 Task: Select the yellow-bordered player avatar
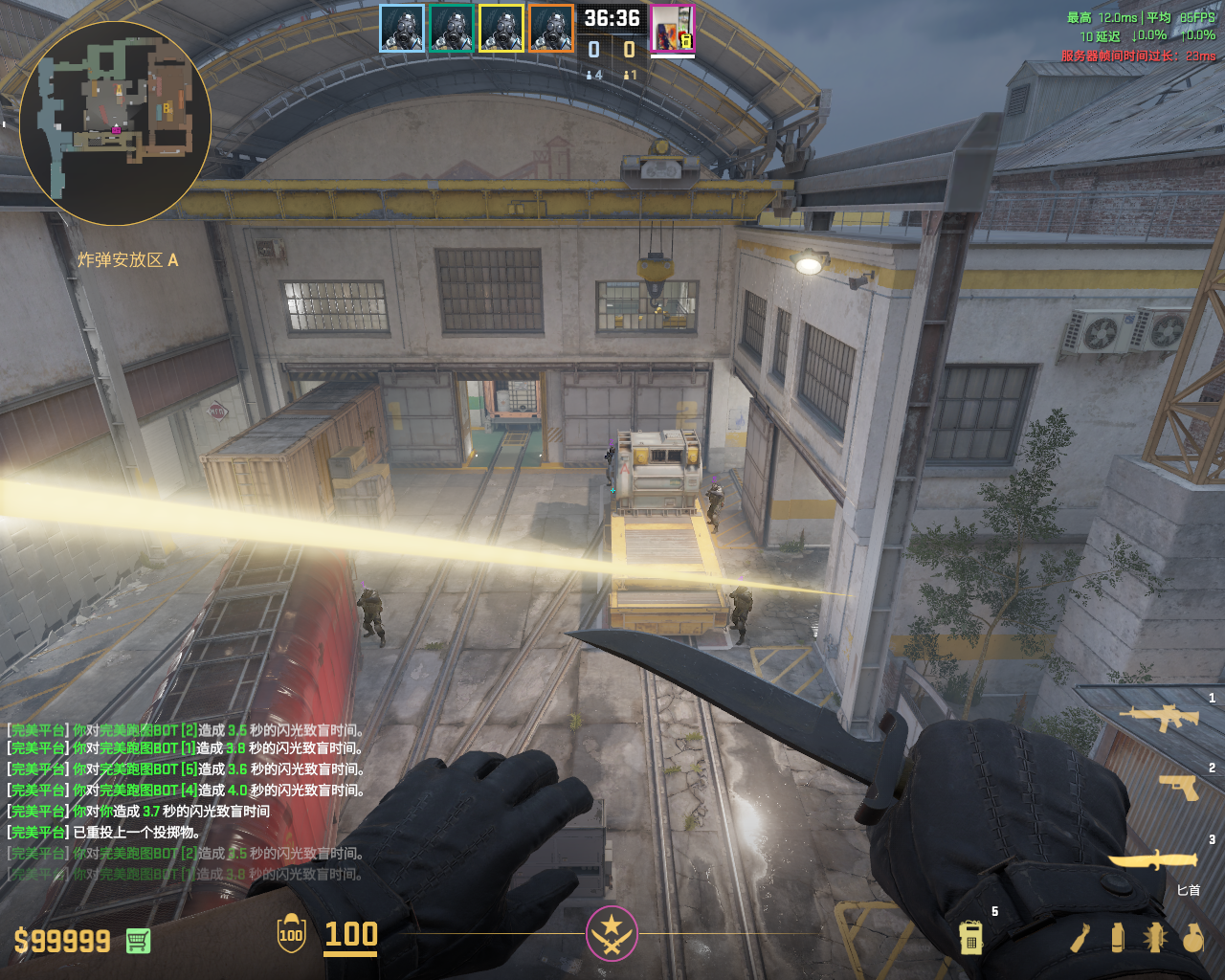click(x=501, y=28)
